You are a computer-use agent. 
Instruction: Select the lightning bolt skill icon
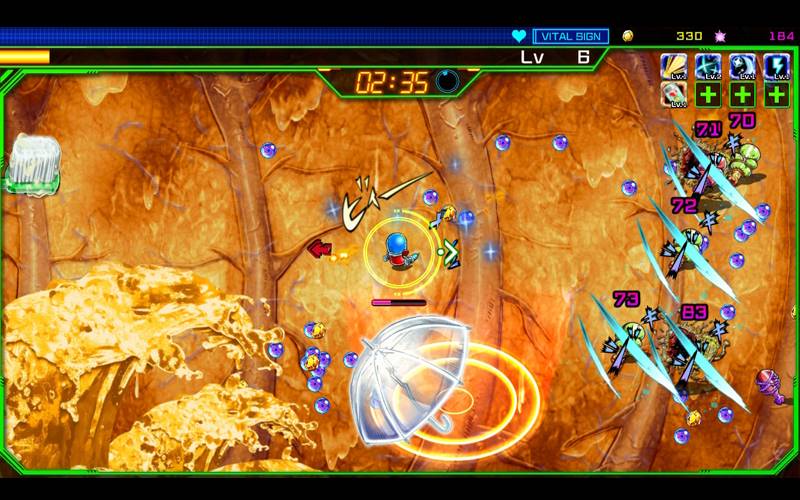[x=776, y=66]
